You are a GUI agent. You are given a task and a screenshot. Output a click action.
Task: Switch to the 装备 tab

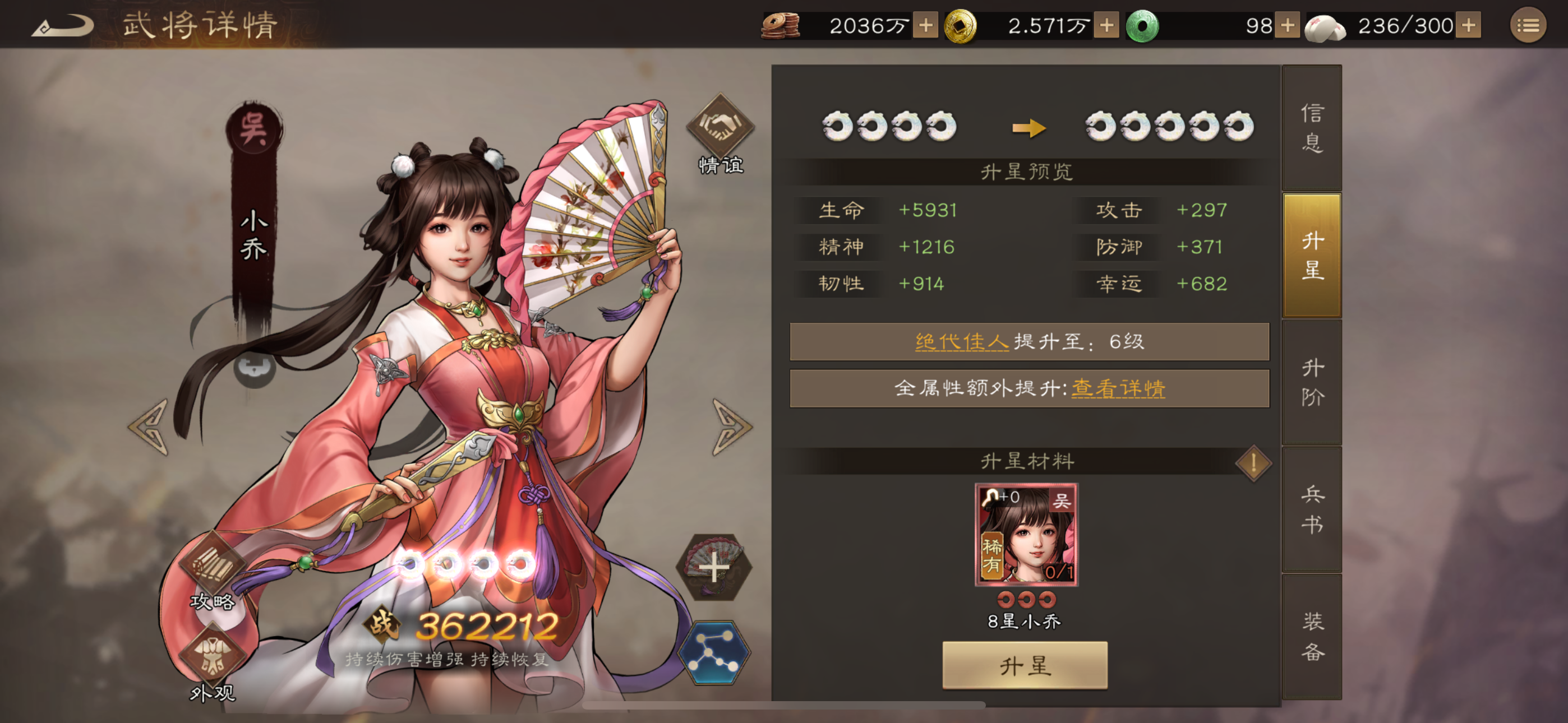(x=1311, y=637)
